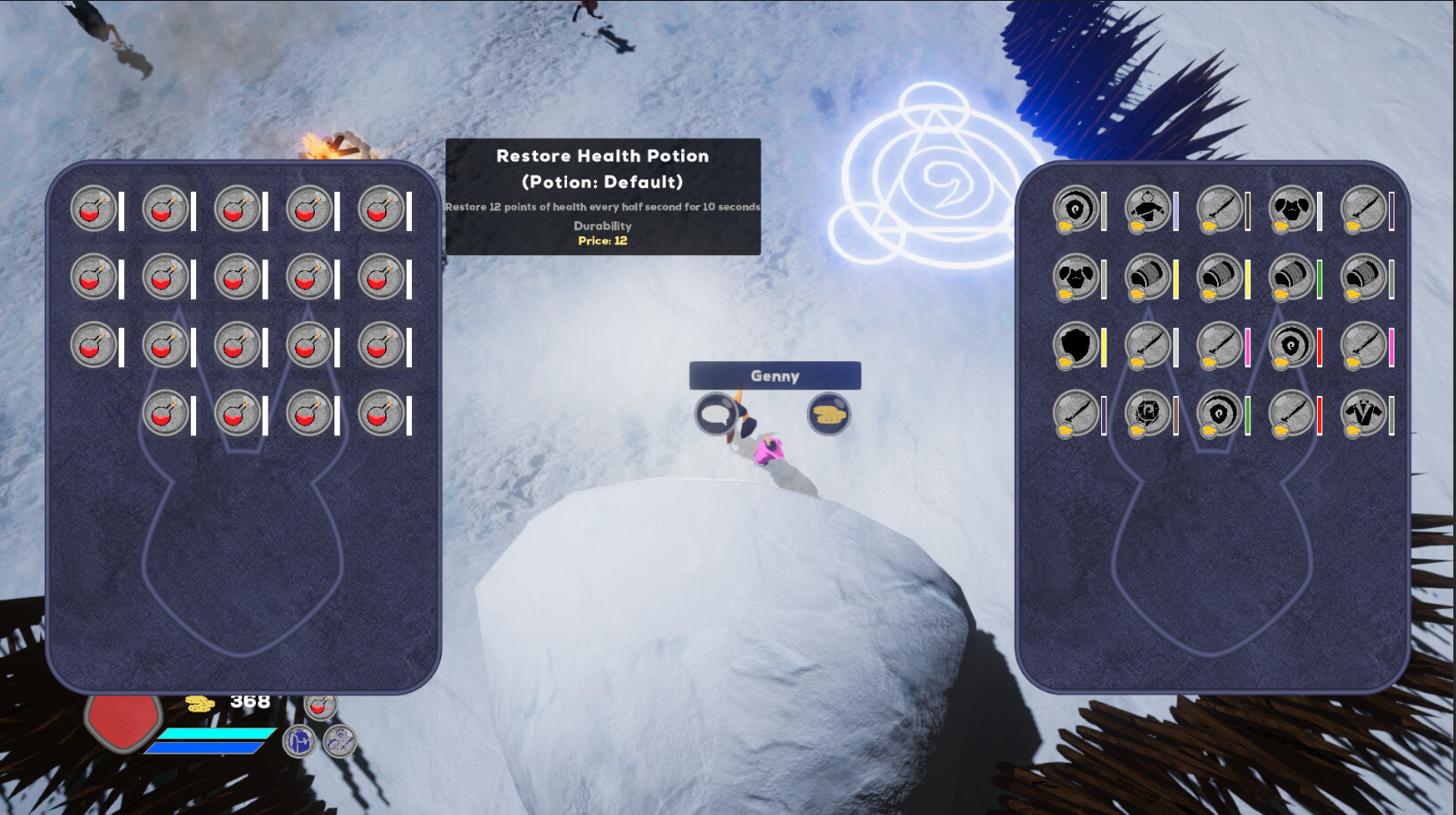
Task: Click the Genny nameplate banner
Action: [774, 376]
